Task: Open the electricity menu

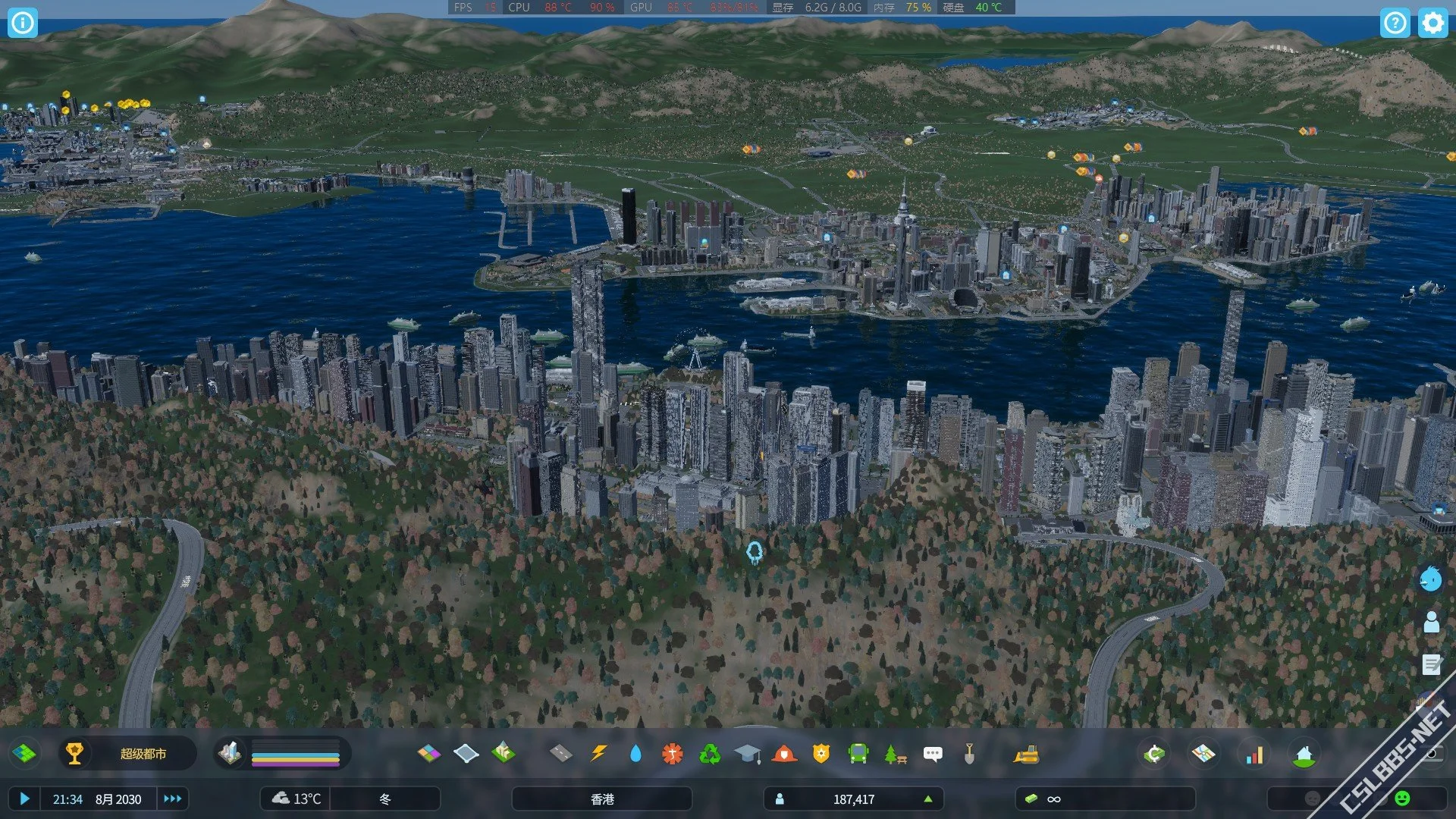Action: [598, 754]
